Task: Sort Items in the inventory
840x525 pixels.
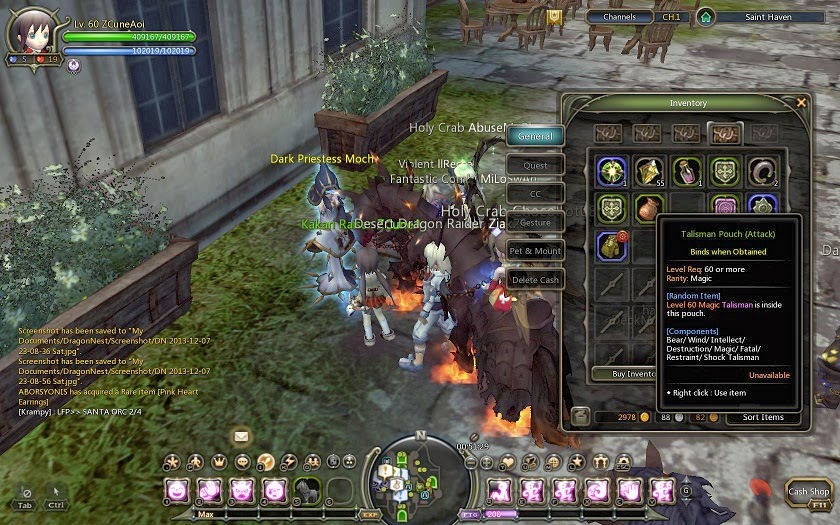Action: tap(763, 417)
